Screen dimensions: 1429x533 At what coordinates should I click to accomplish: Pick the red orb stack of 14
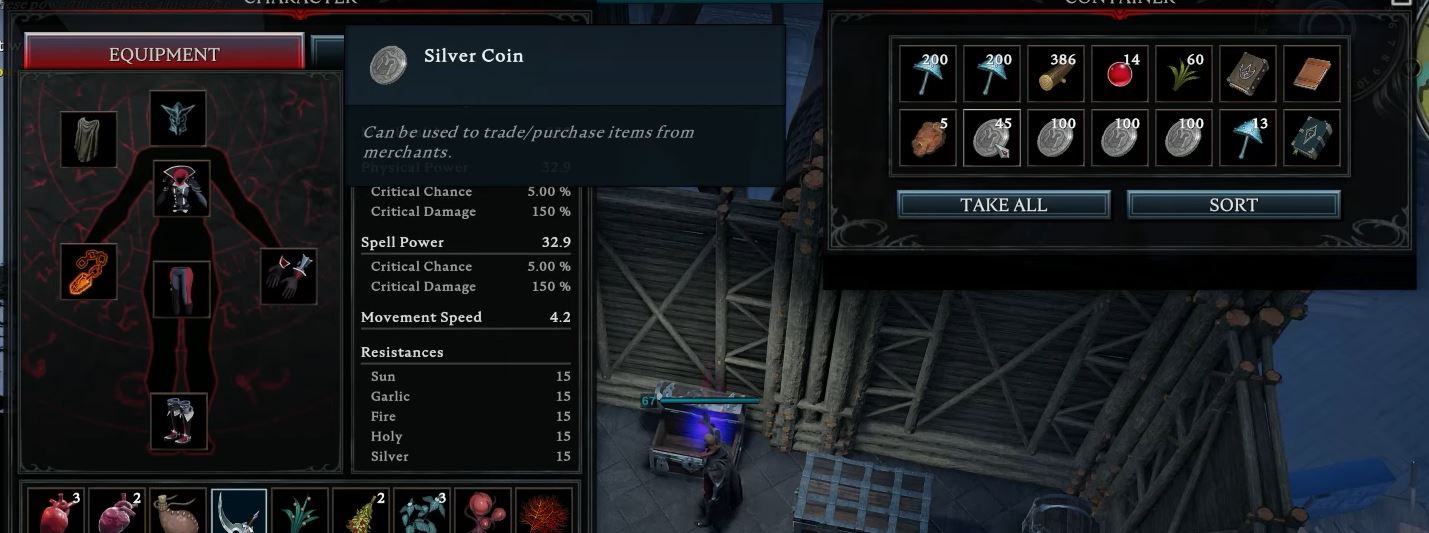click(x=1119, y=73)
